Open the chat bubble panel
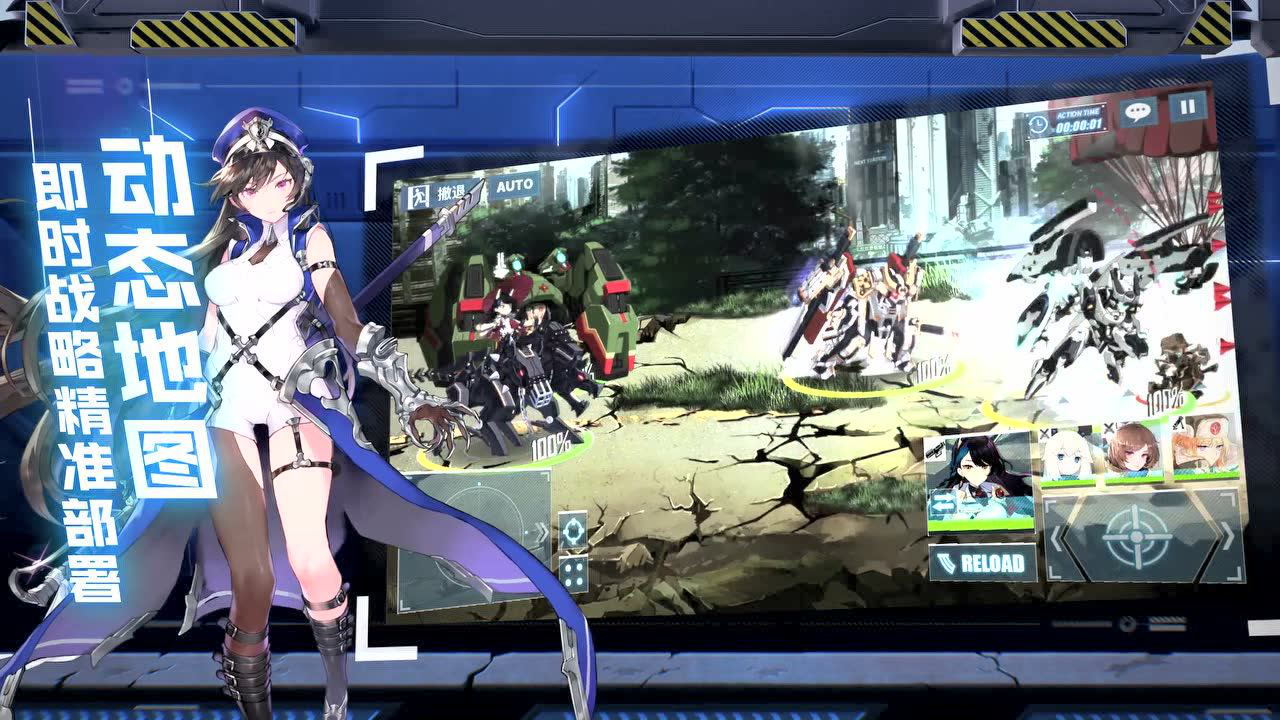This screenshot has height=720, width=1280. (x=1138, y=111)
